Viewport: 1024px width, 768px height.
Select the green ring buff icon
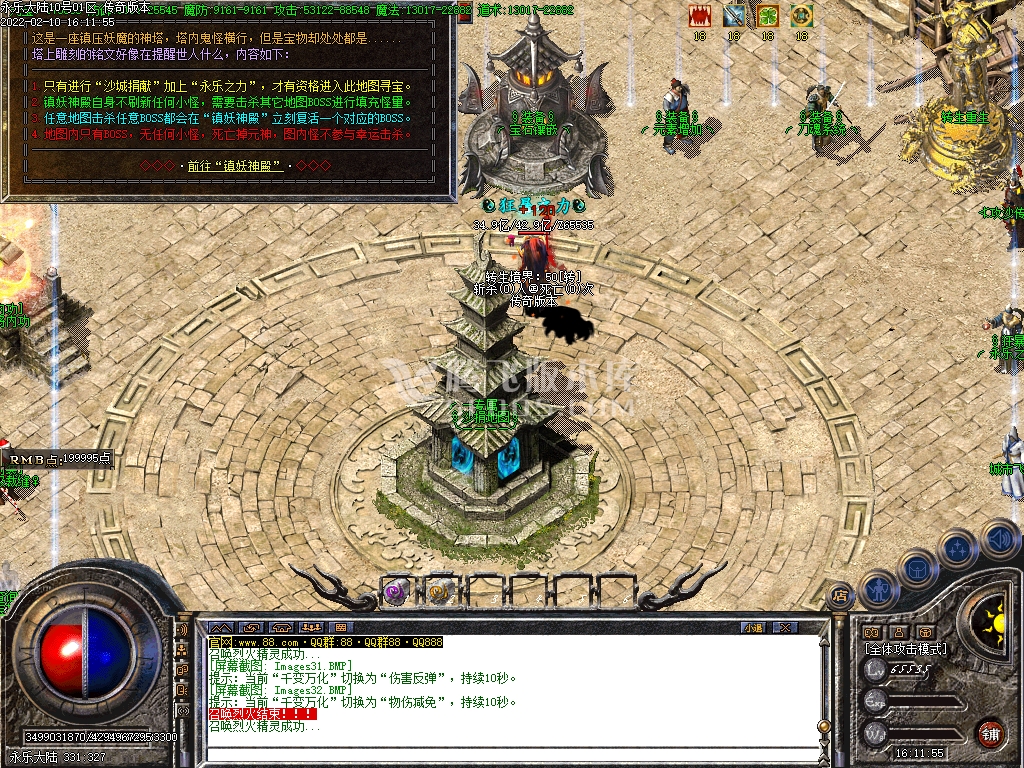point(801,16)
